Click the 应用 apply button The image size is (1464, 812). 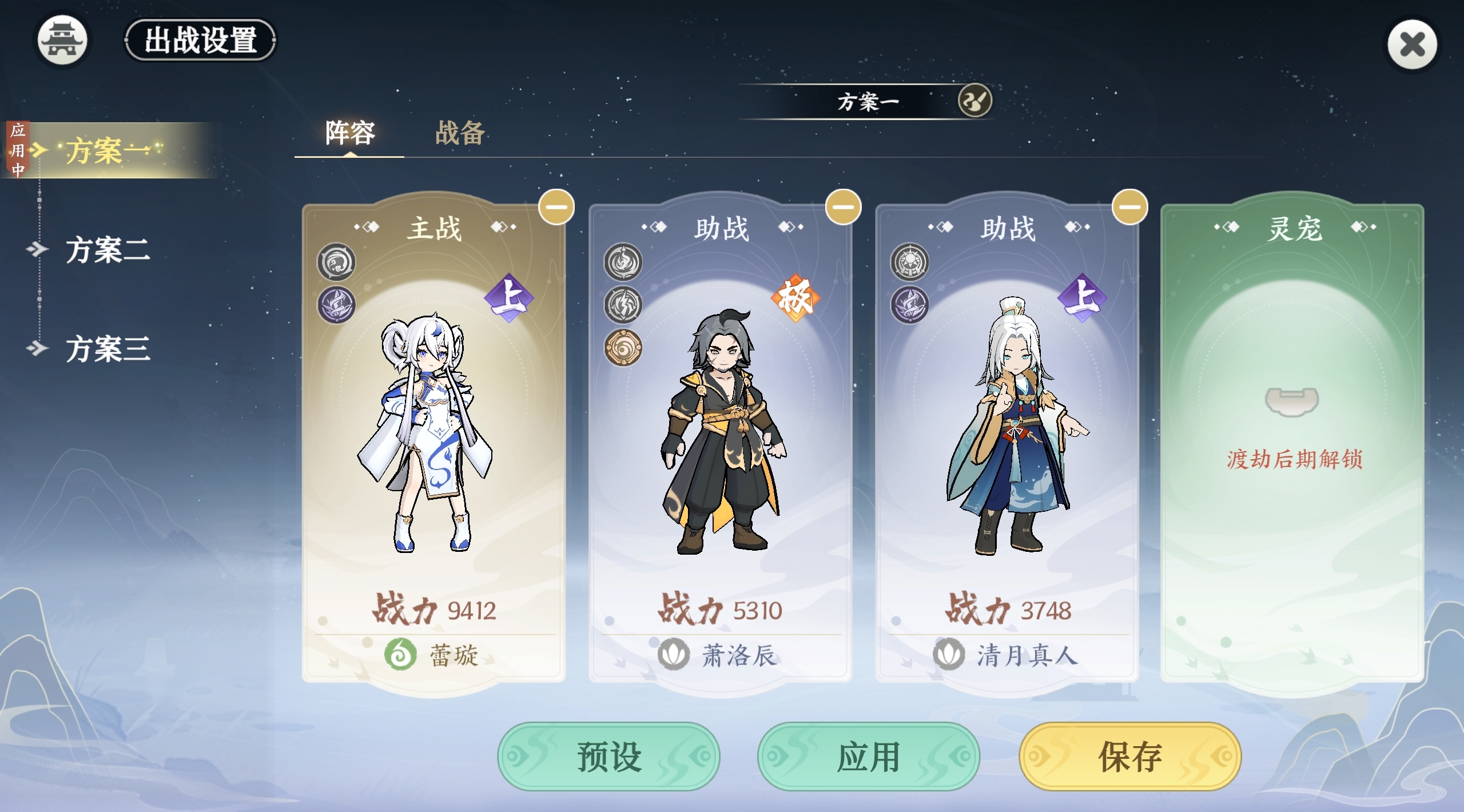tap(868, 756)
